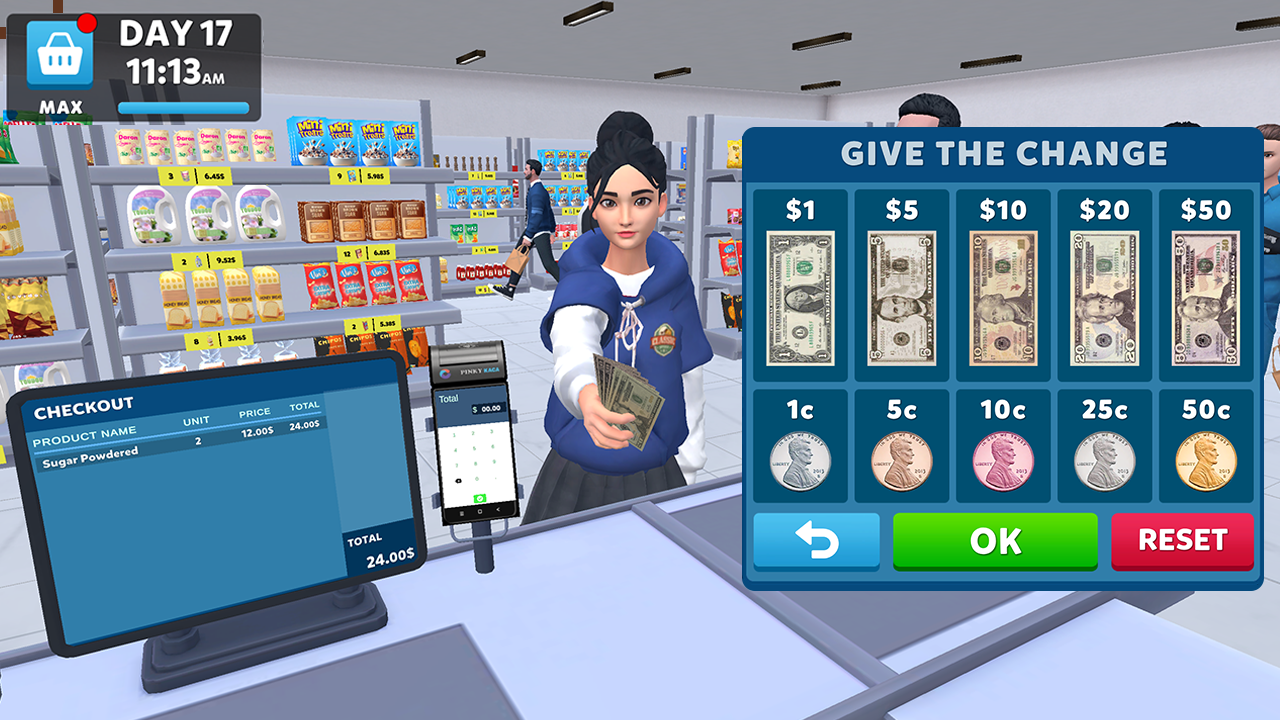Viewport: 1280px width, 720px height.
Task: Confirm change with the OK button
Action: pyautogui.click(x=995, y=541)
